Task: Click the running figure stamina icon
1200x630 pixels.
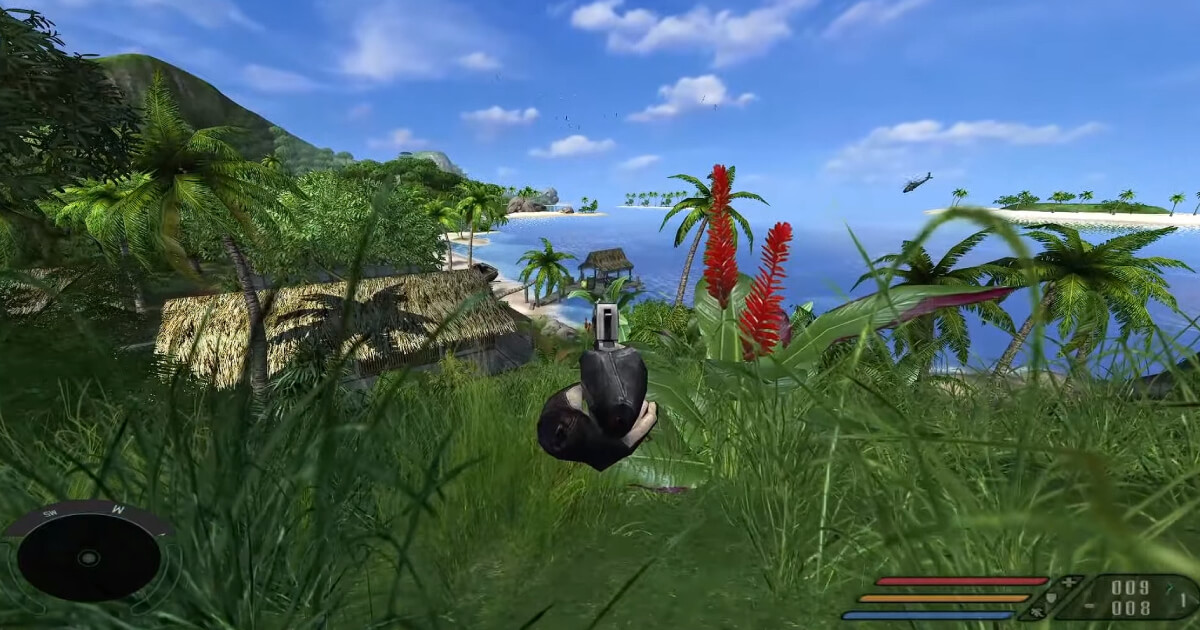Action: pos(1036,612)
